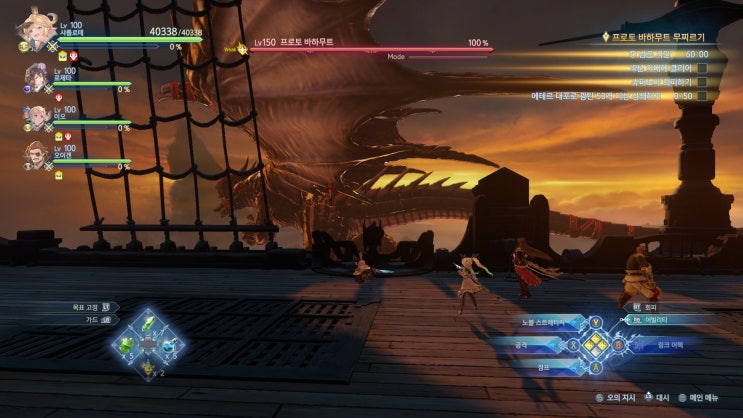
Task: Select the green herb item slot
Action: coord(147,324)
